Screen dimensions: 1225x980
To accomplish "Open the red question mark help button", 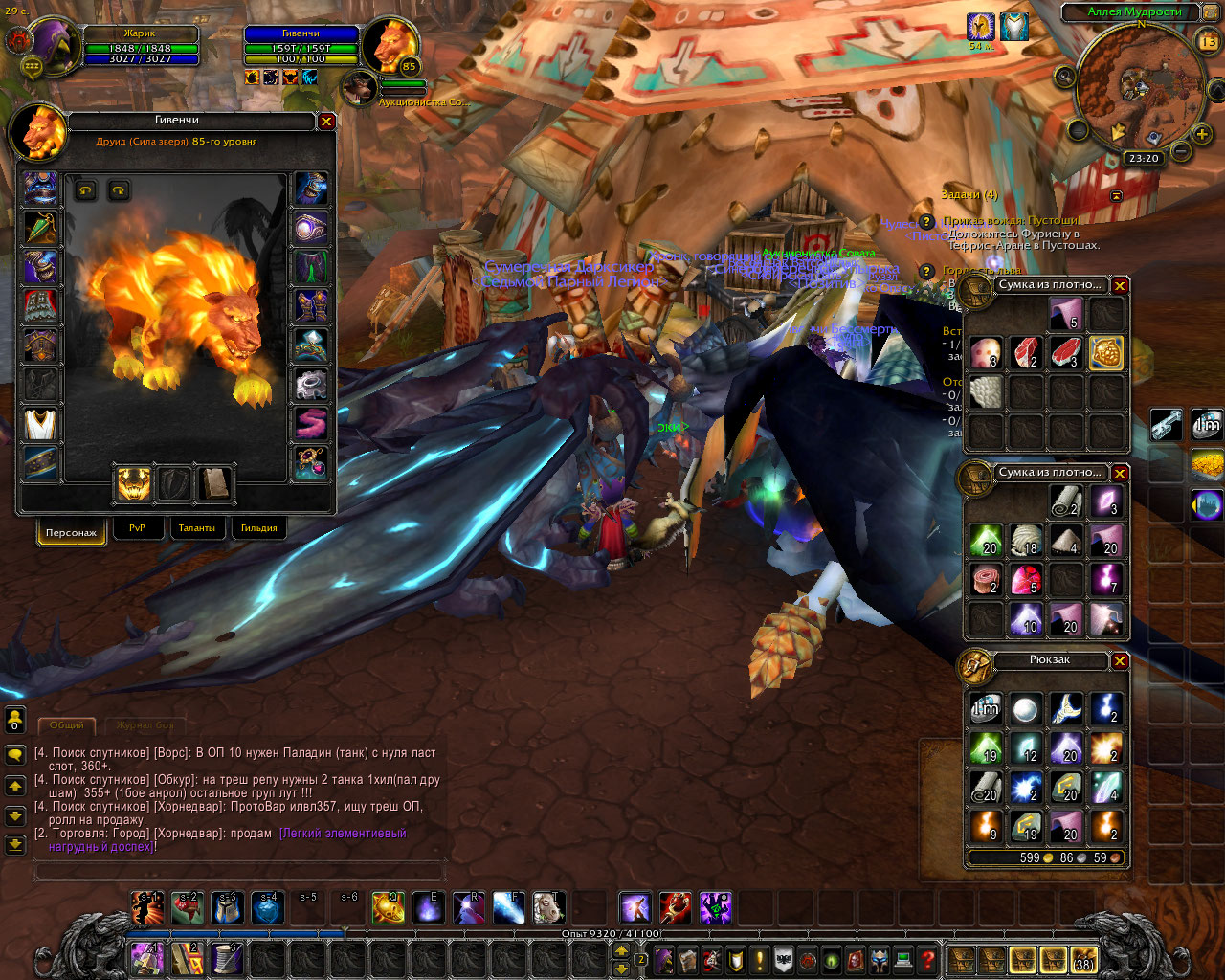I will click(926, 959).
